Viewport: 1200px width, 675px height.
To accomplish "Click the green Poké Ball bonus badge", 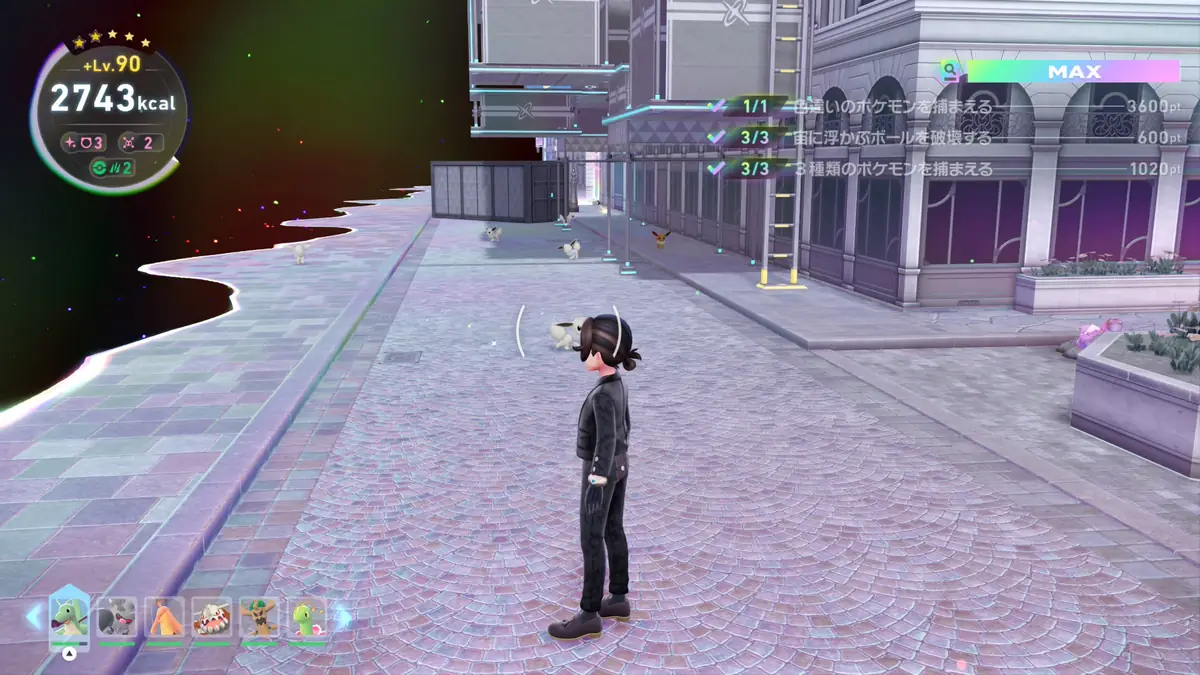I will (112, 167).
